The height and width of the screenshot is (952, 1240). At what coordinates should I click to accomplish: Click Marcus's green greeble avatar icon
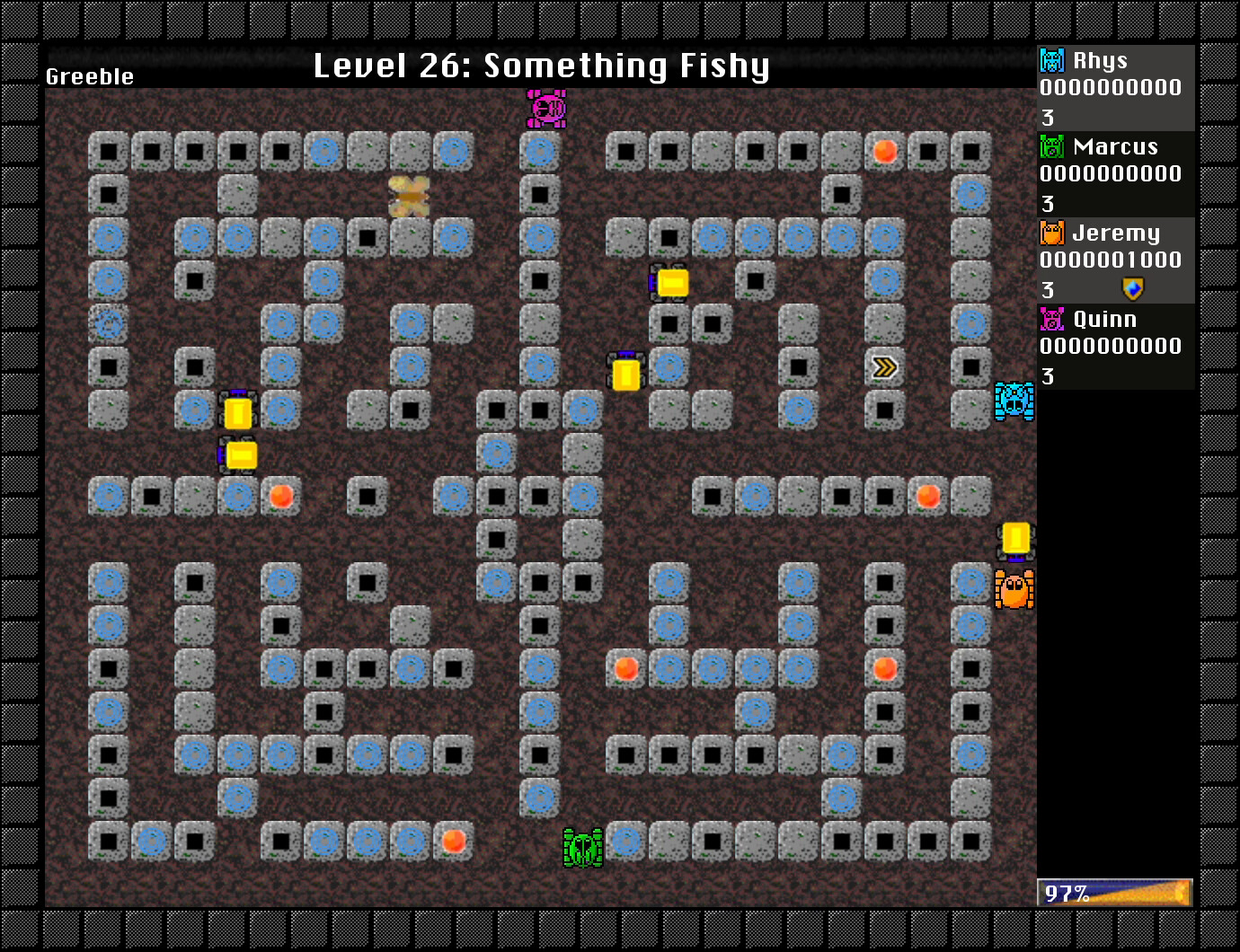click(1050, 146)
